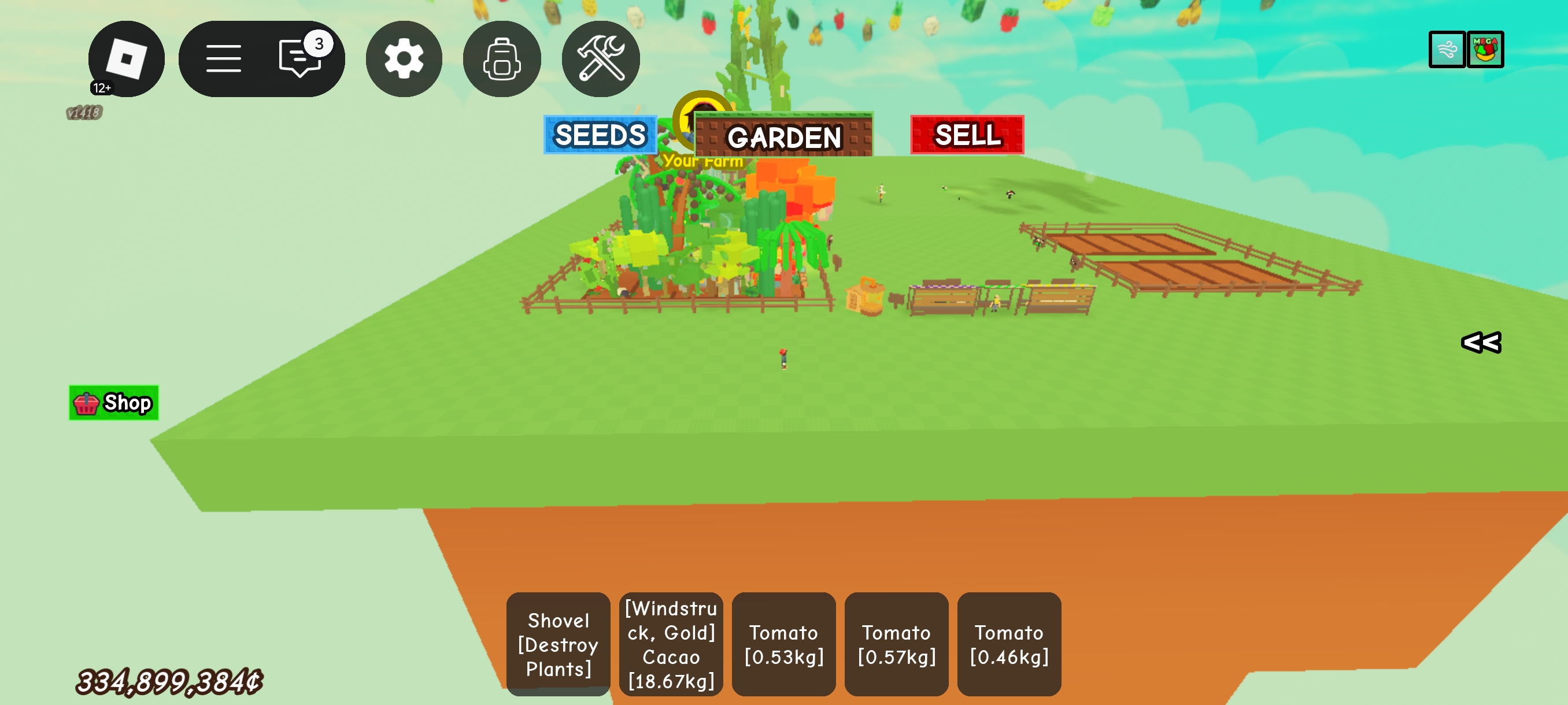
Task: Open the Roblox logo menu
Action: tap(126, 59)
